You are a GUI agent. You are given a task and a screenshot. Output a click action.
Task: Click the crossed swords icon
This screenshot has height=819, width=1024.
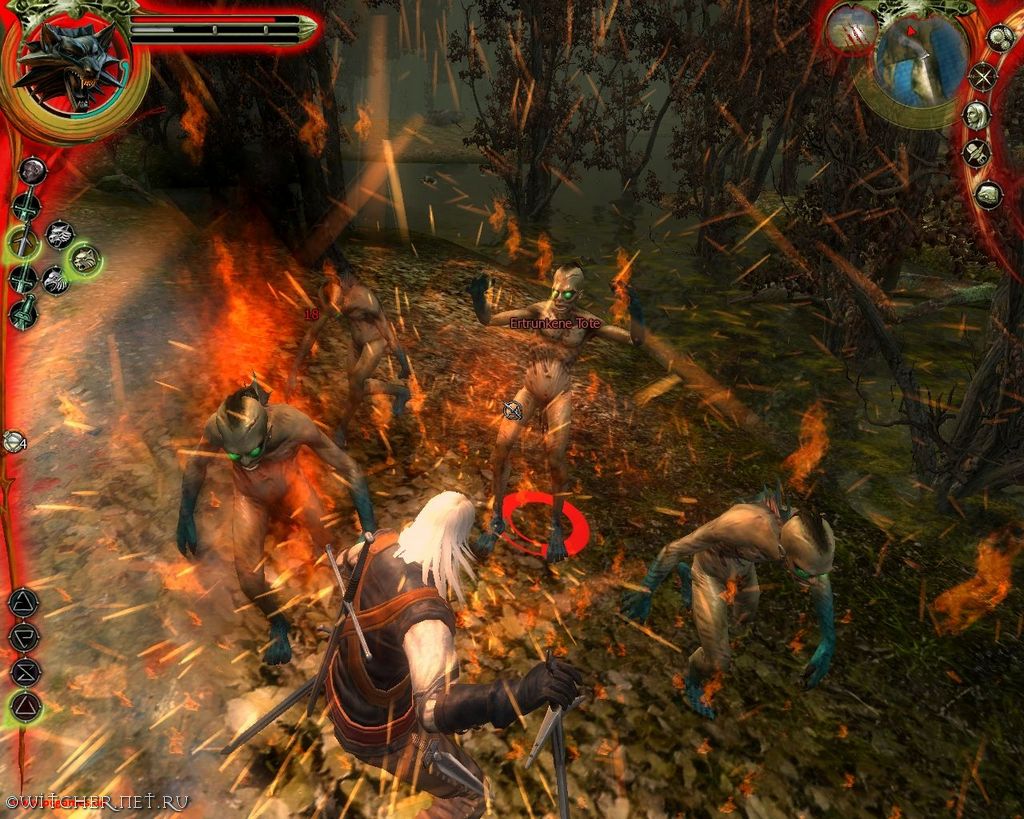[x=983, y=76]
